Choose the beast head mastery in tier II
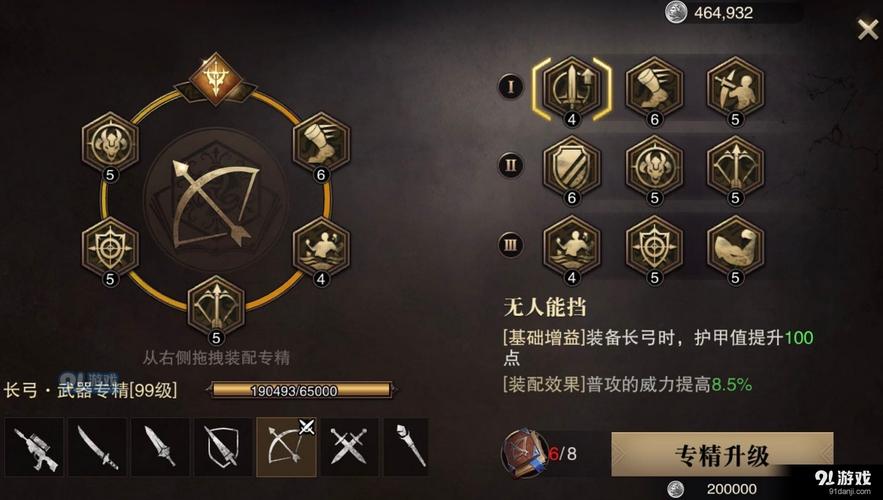The height and width of the screenshot is (500, 883). pyautogui.click(x=653, y=166)
